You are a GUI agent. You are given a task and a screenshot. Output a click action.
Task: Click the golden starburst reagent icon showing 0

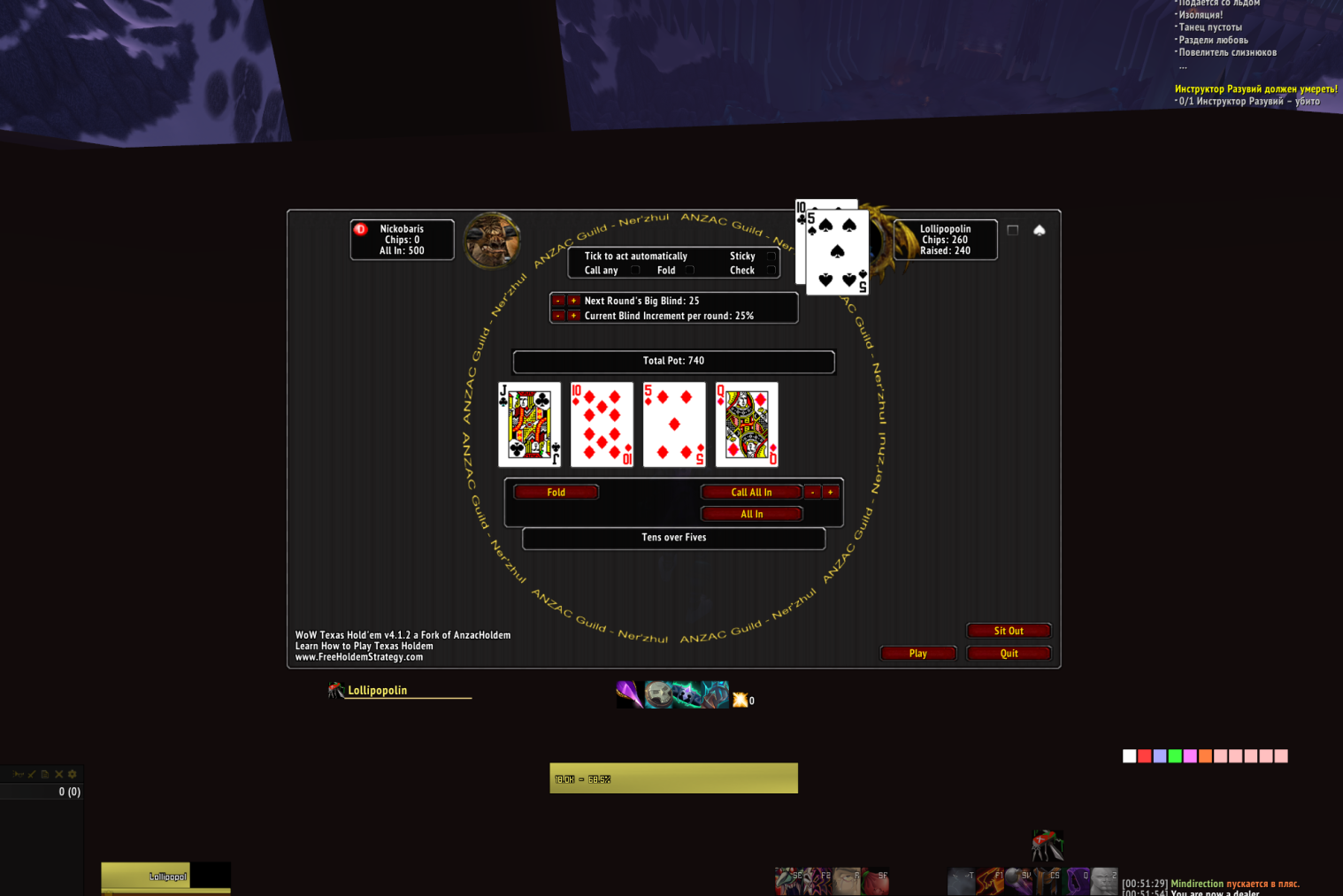(x=740, y=699)
